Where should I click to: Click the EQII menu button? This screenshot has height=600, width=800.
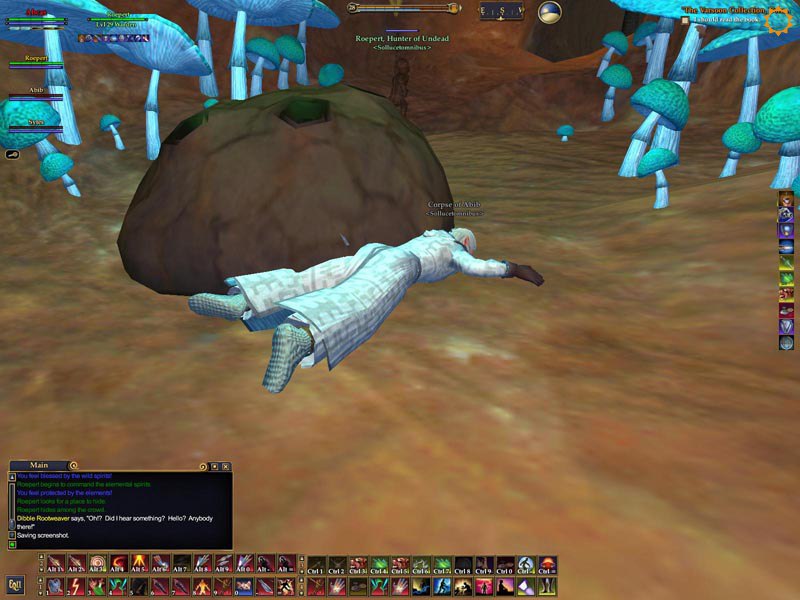click(15, 585)
